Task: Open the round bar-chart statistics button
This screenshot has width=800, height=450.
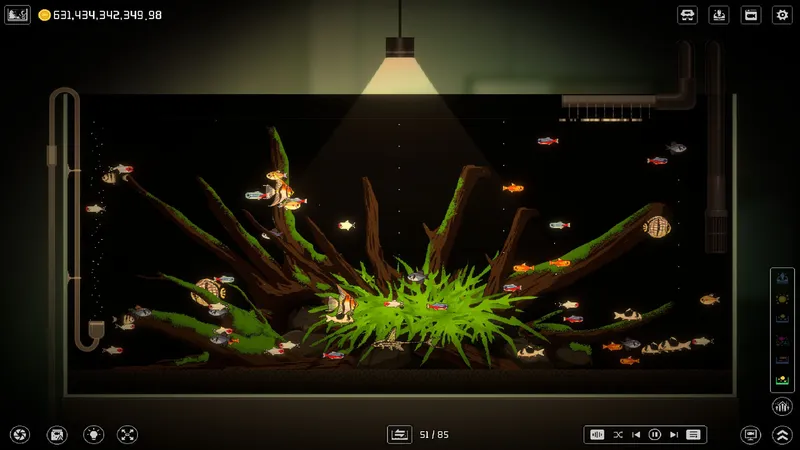Action: coord(782,406)
